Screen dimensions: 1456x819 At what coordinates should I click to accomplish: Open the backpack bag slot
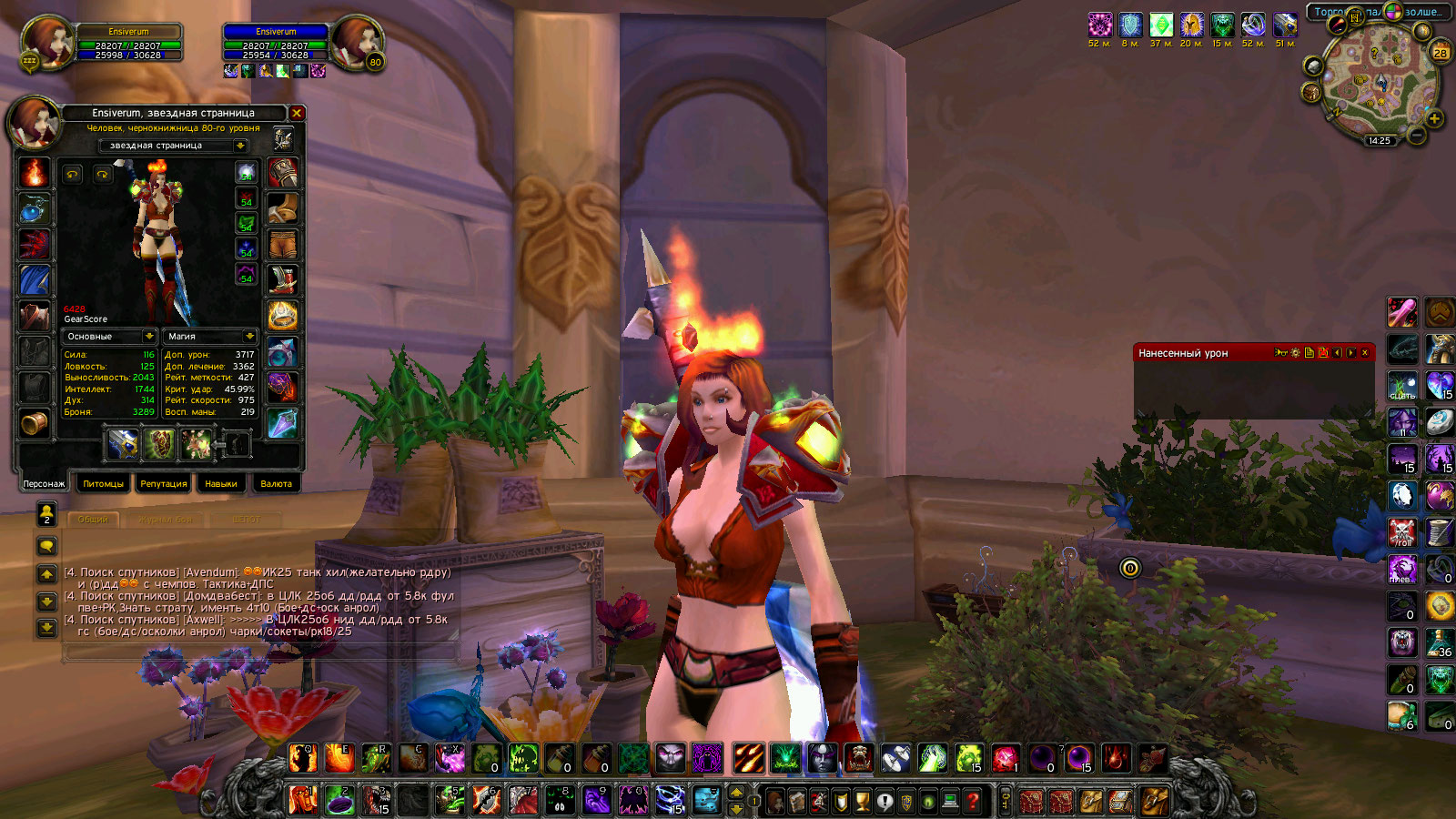click(1155, 802)
